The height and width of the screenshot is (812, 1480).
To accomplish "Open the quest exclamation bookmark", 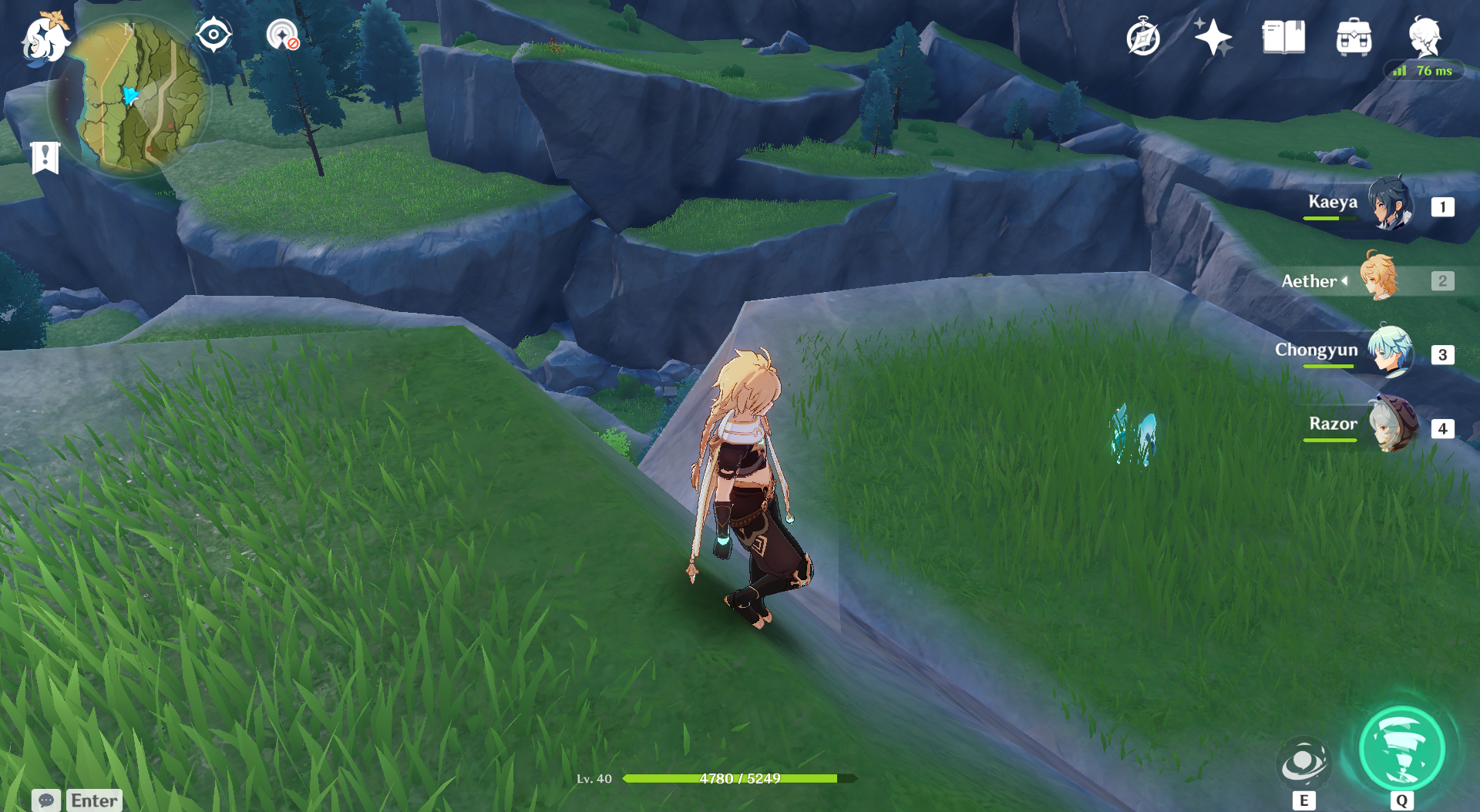I will (45, 157).
